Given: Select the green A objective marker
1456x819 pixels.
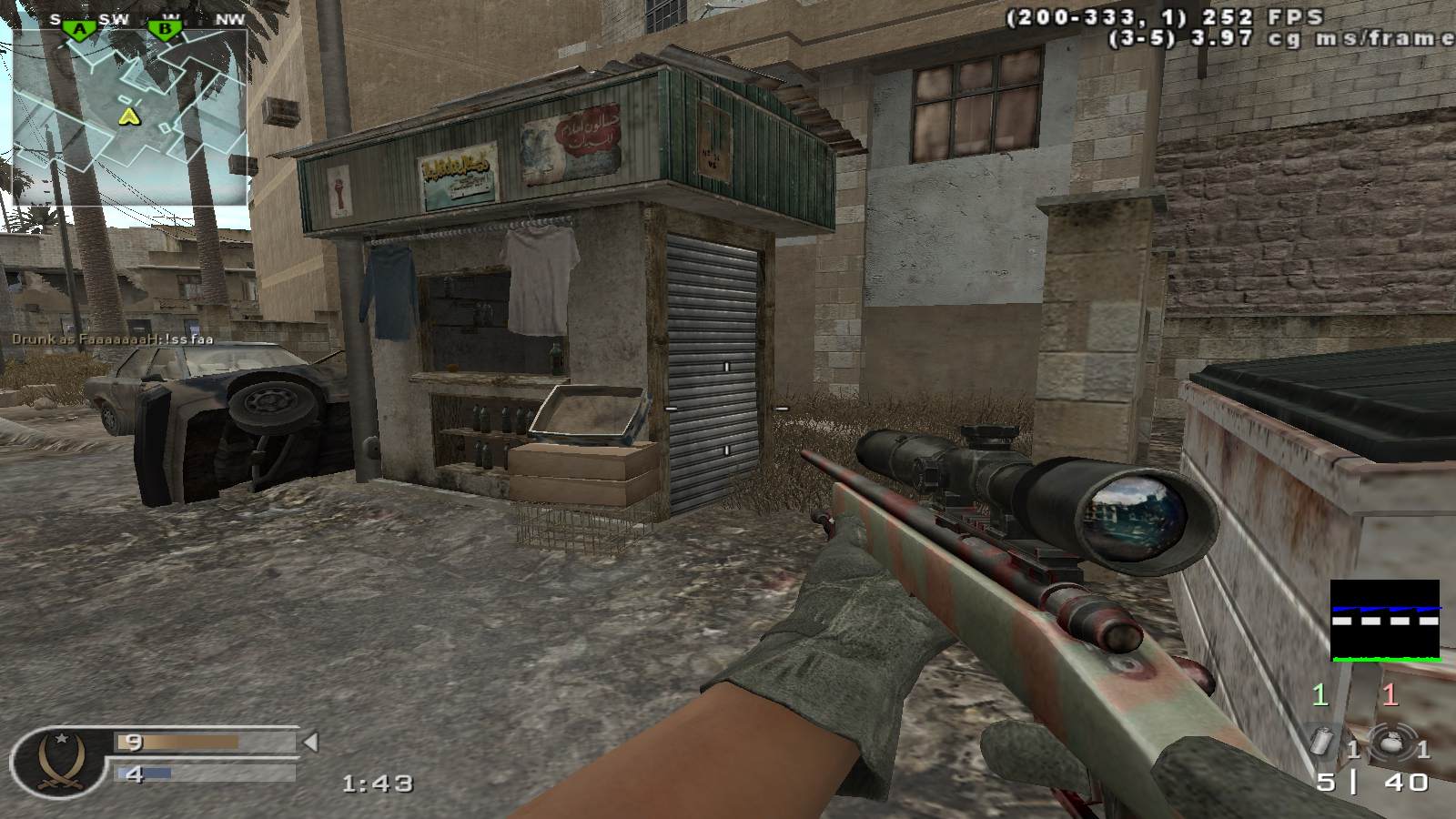Looking at the screenshot, I should [81, 30].
